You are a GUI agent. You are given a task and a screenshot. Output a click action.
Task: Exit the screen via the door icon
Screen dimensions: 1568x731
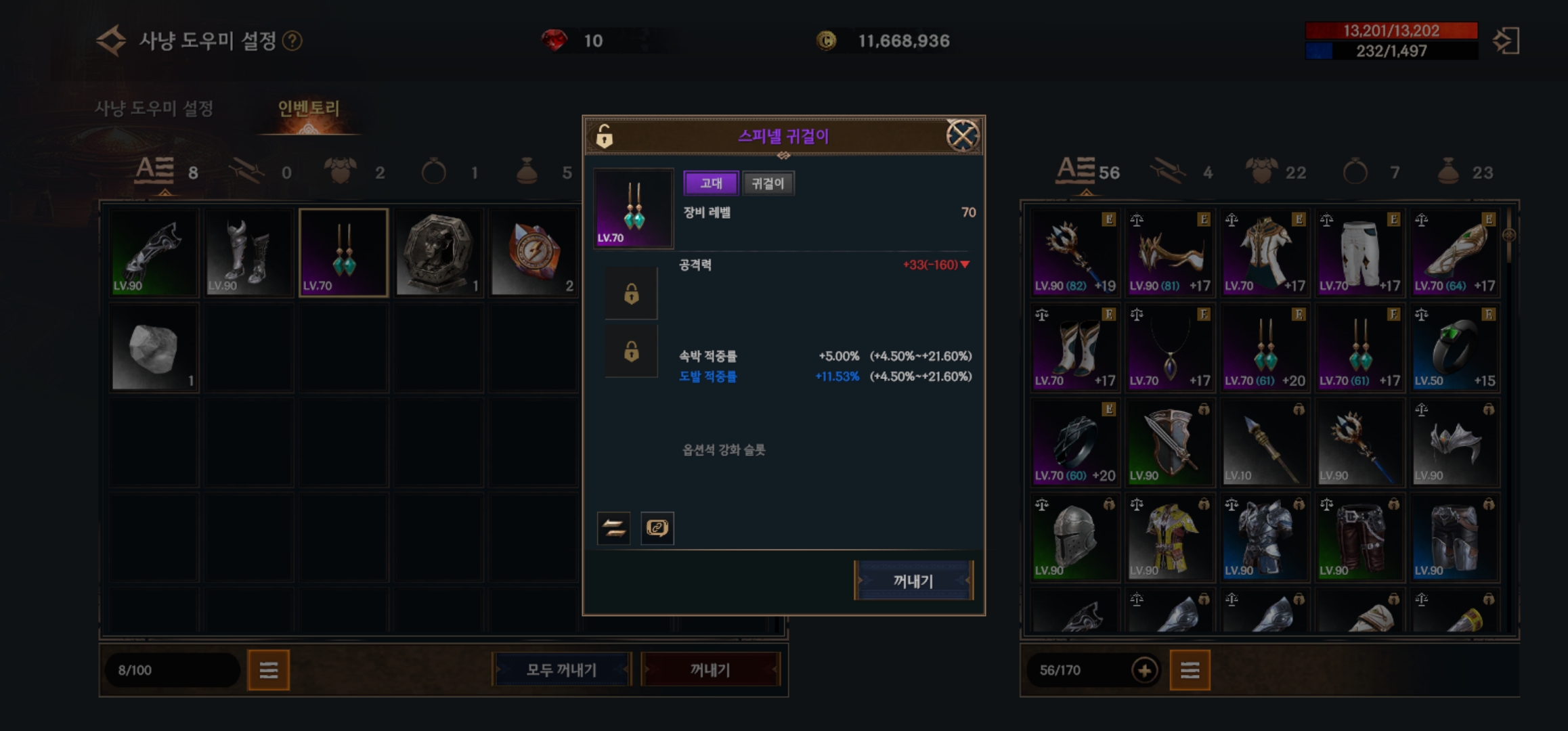click(1506, 41)
